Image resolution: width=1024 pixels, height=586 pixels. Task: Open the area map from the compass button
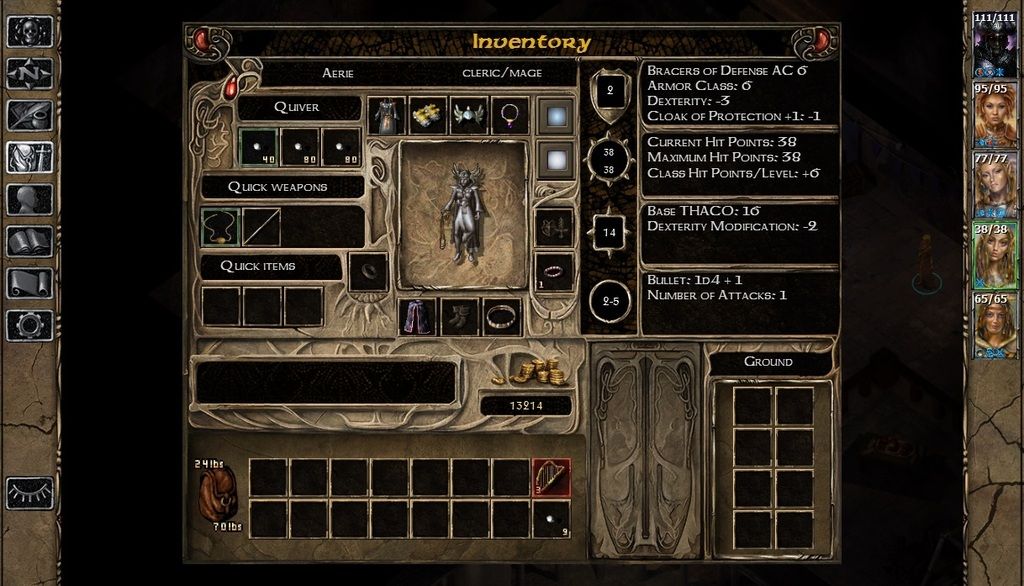click(29, 73)
